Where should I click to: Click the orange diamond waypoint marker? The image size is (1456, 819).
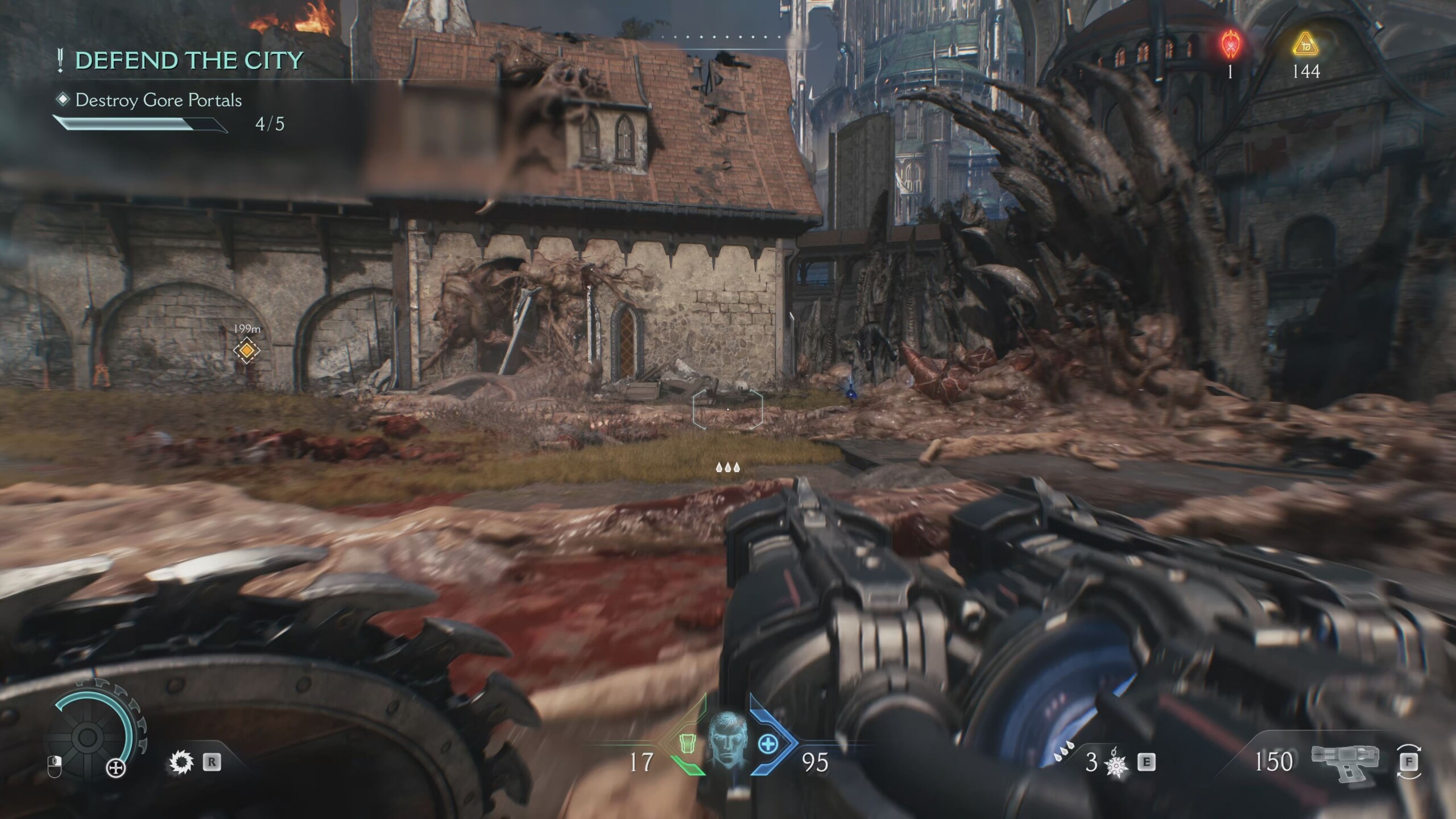click(x=246, y=350)
